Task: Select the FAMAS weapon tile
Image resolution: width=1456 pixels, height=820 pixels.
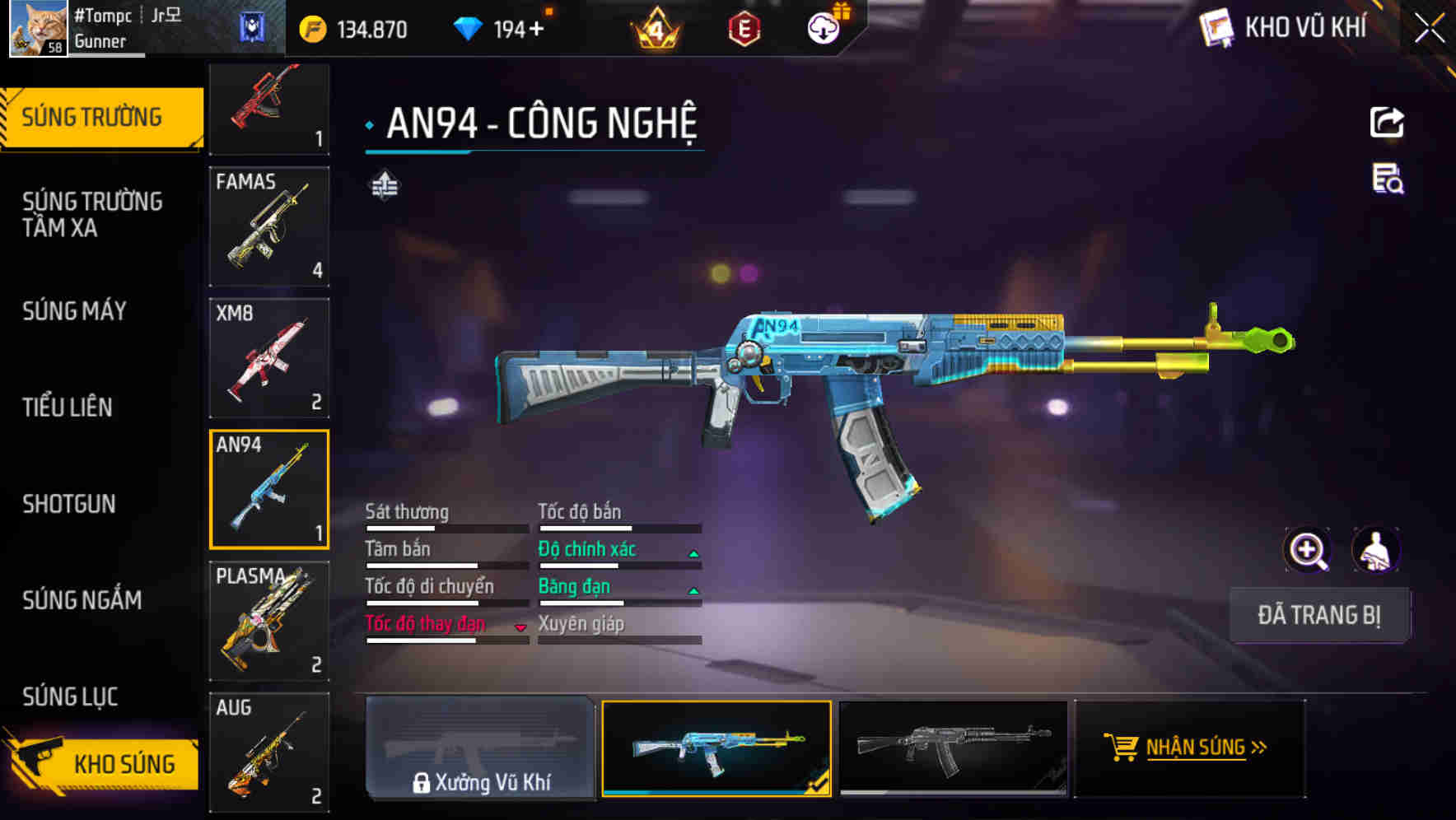Action: pyautogui.click(x=269, y=226)
